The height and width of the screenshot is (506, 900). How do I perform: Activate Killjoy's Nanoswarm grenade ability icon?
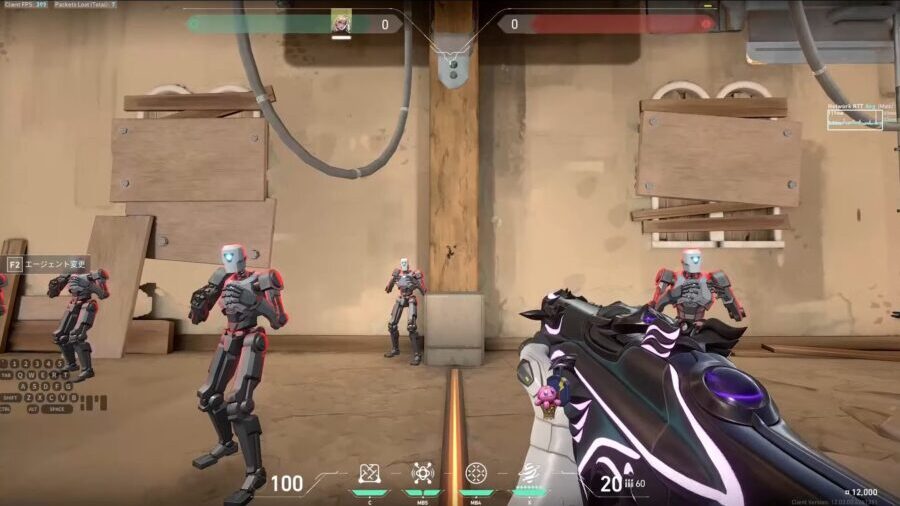pos(369,472)
